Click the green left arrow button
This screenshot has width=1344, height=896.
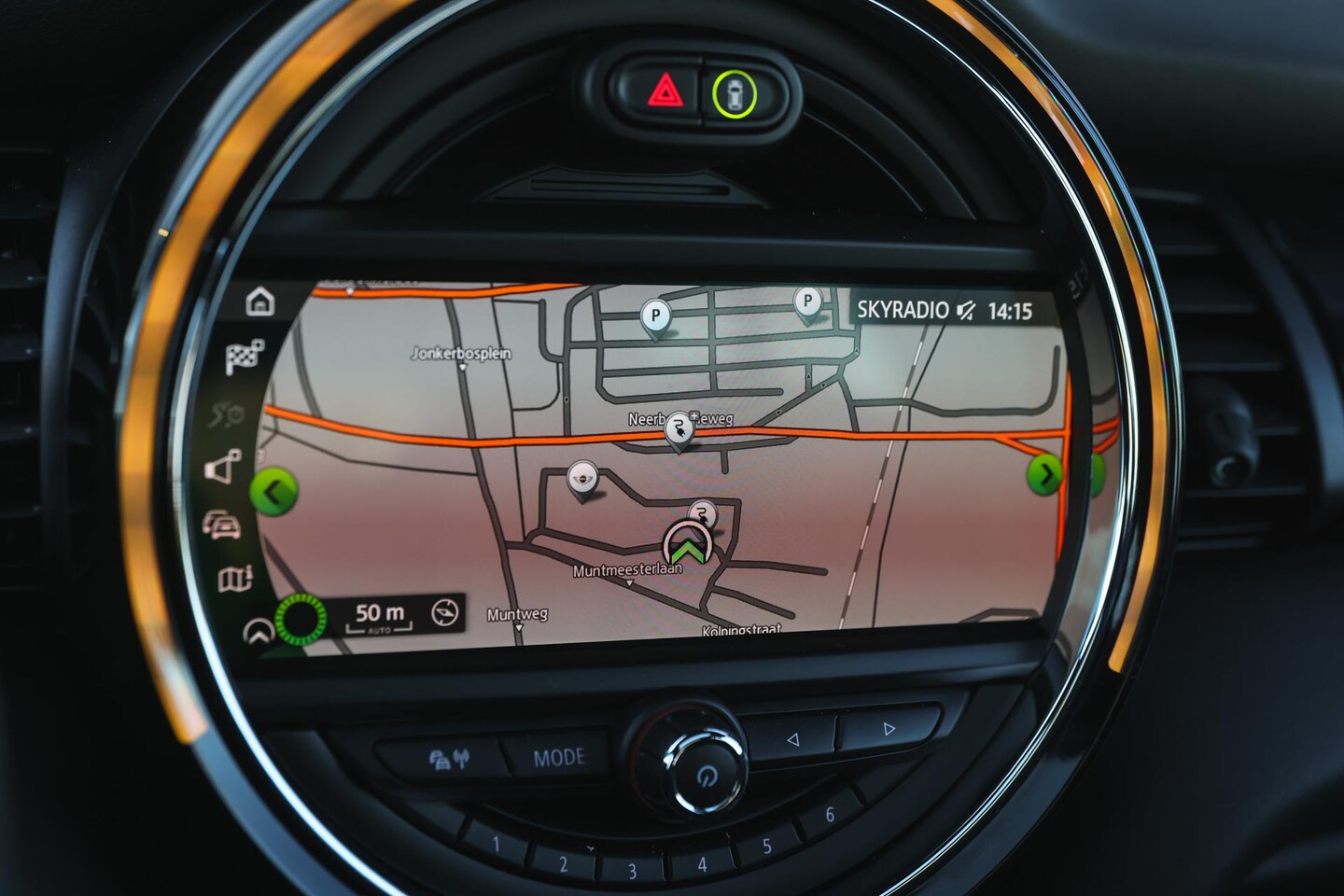[x=274, y=490]
